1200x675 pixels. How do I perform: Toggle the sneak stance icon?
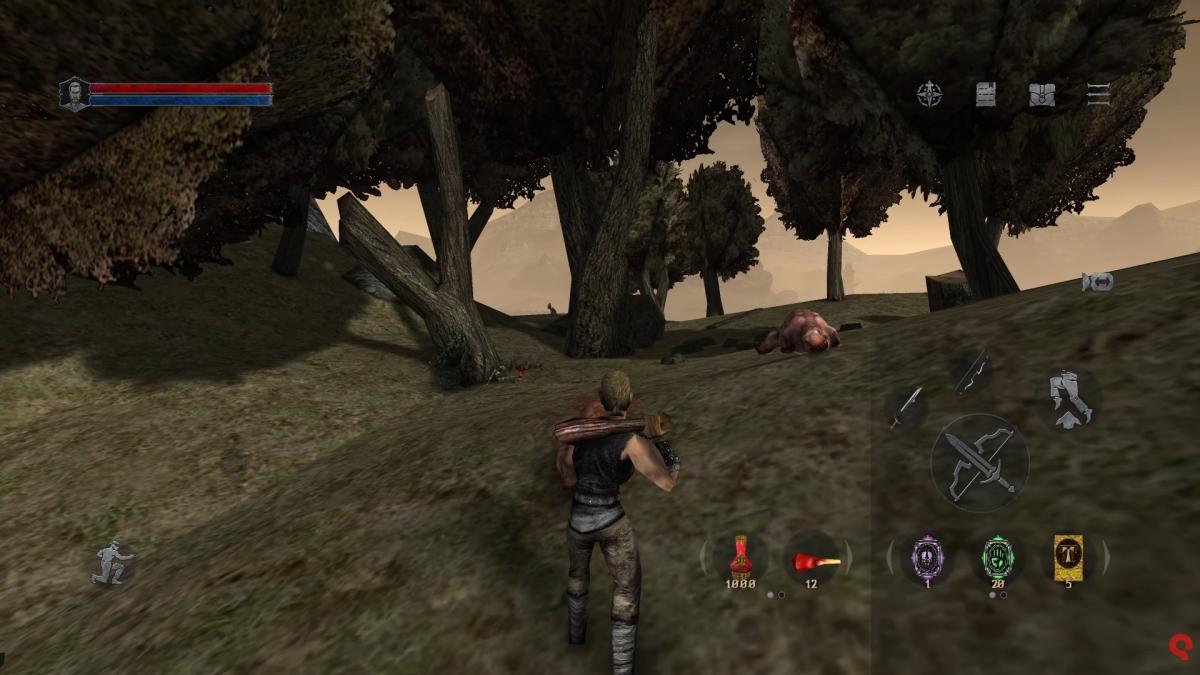pyautogui.click(x=111, y=563)
